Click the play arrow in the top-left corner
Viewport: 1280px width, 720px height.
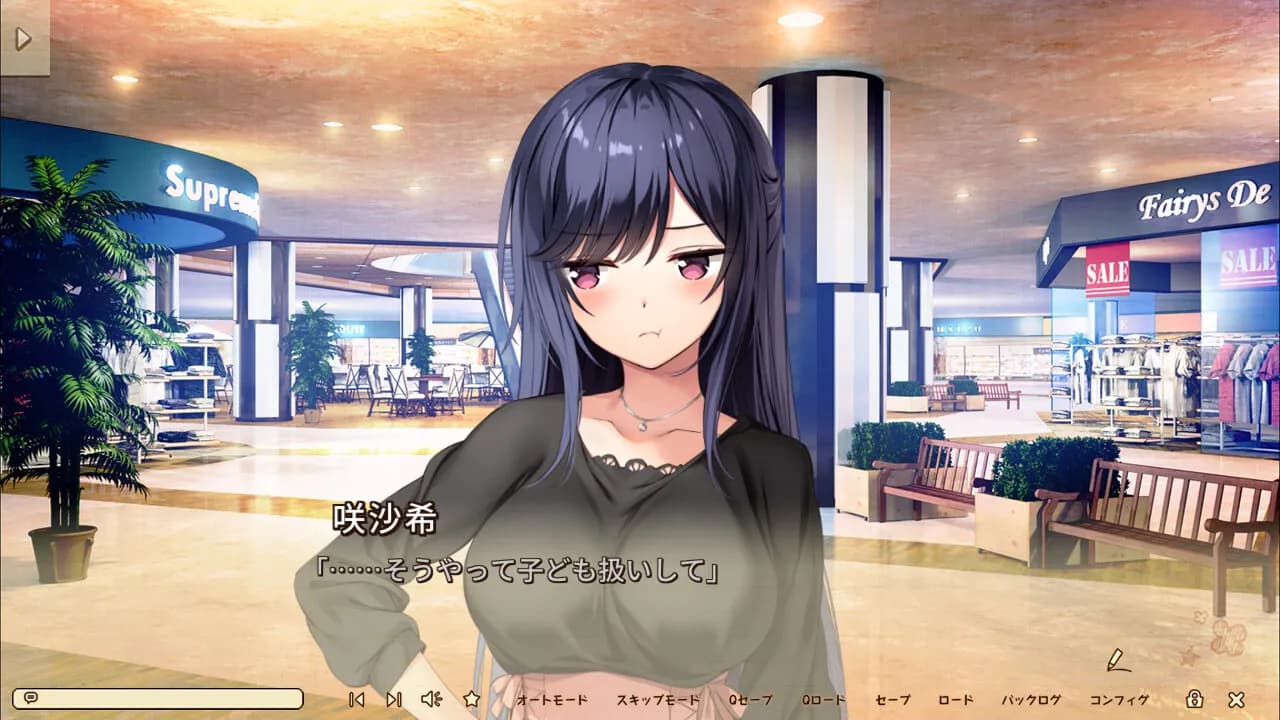[x=25, y=39]
